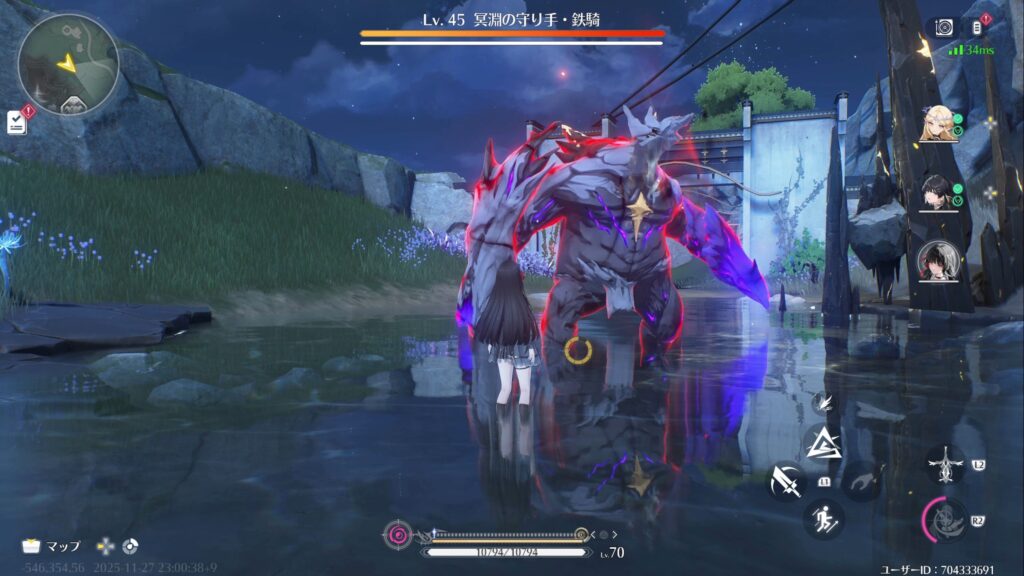Open the quest checklist icon below the minimap
The width and height of the screenshot is (1024, 576).
[17, 121]
